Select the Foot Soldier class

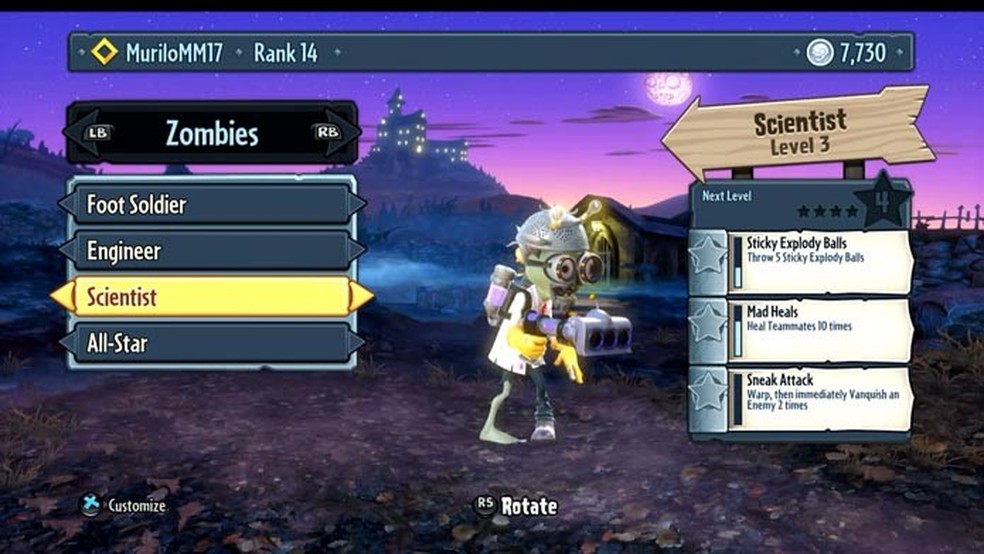[211, 205]
